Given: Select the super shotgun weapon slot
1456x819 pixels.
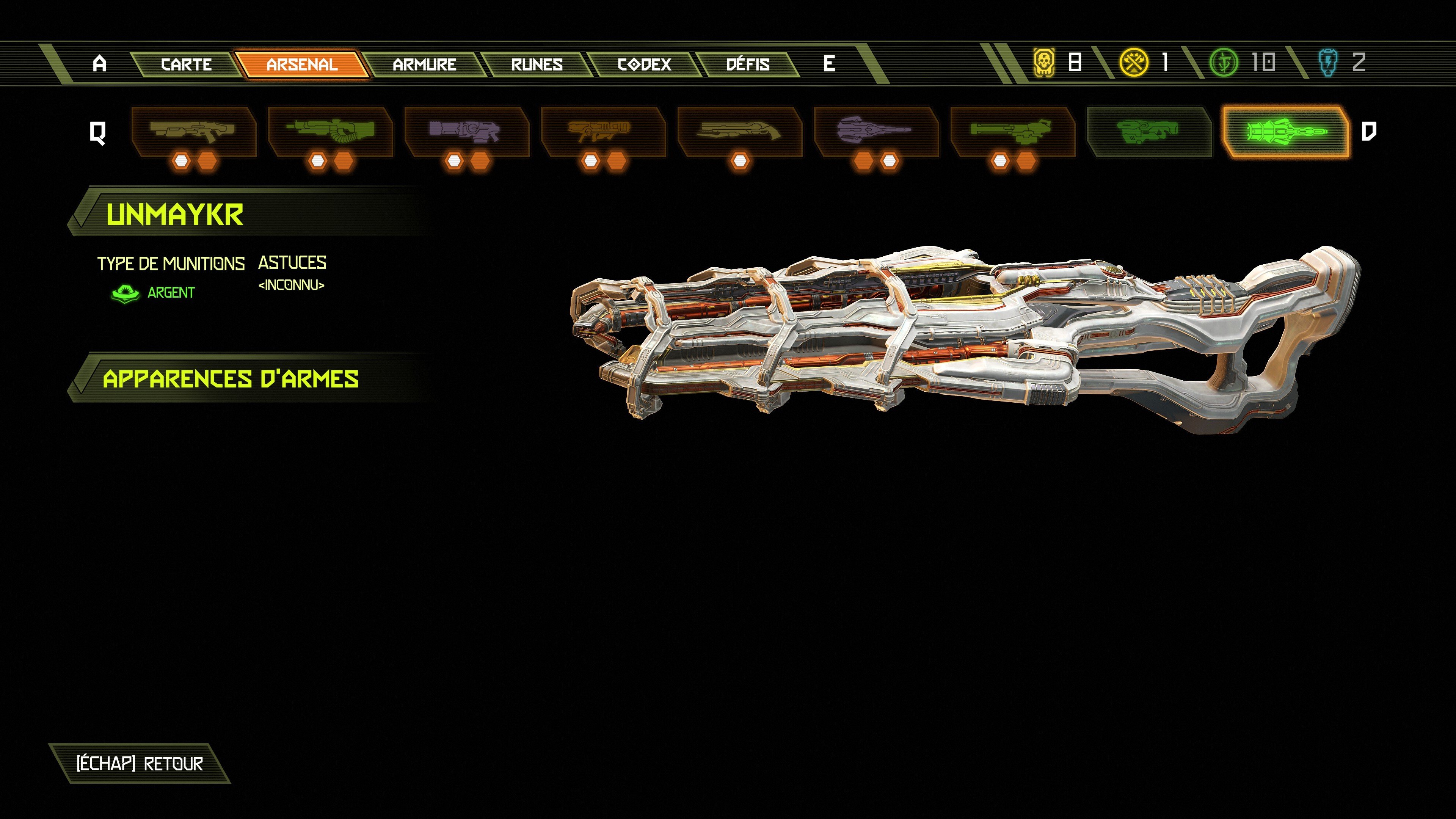Looking at the screenshot, I should (x=739, y=131).
